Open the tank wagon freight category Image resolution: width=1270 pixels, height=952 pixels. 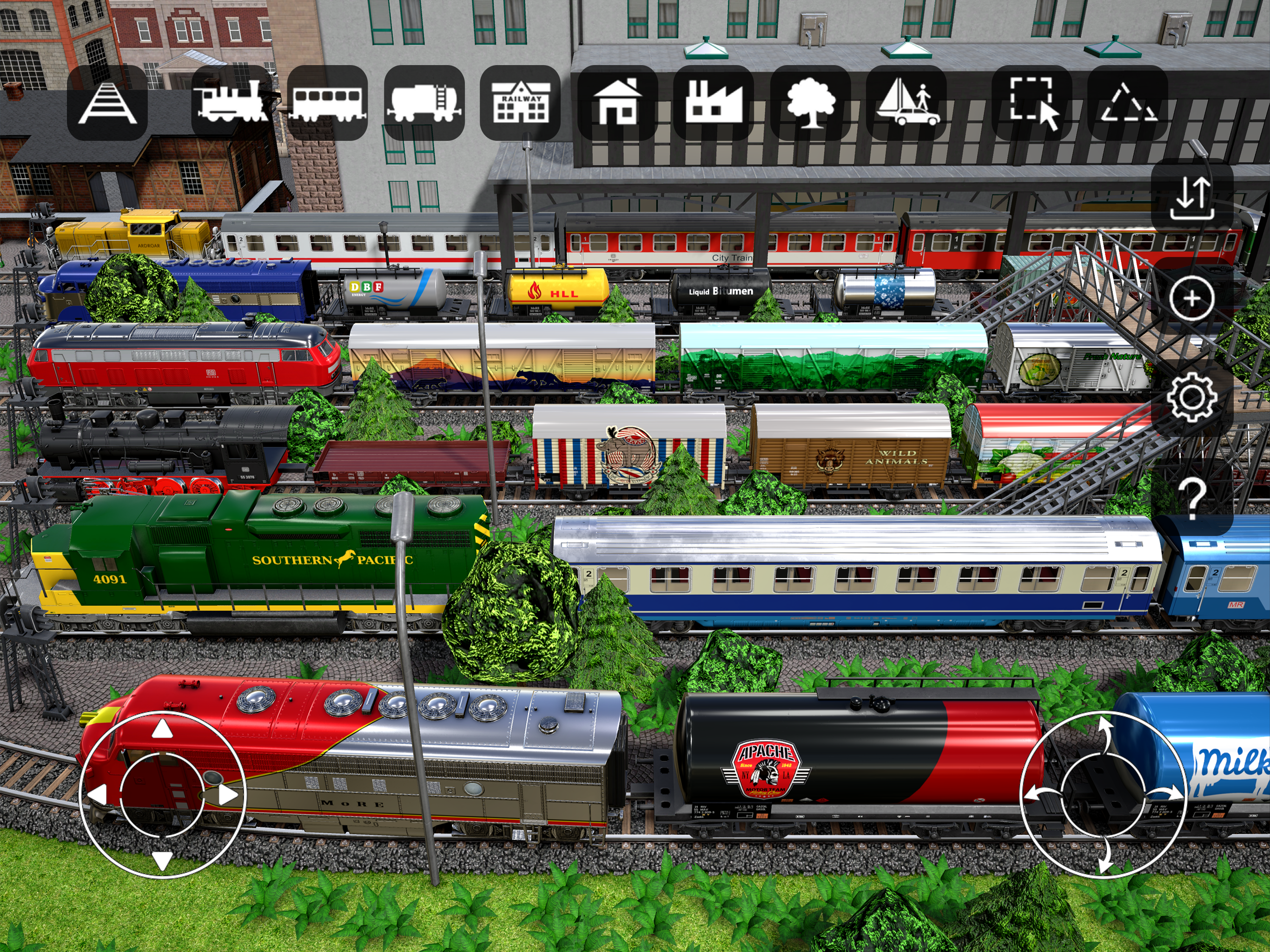pos(423,103)
